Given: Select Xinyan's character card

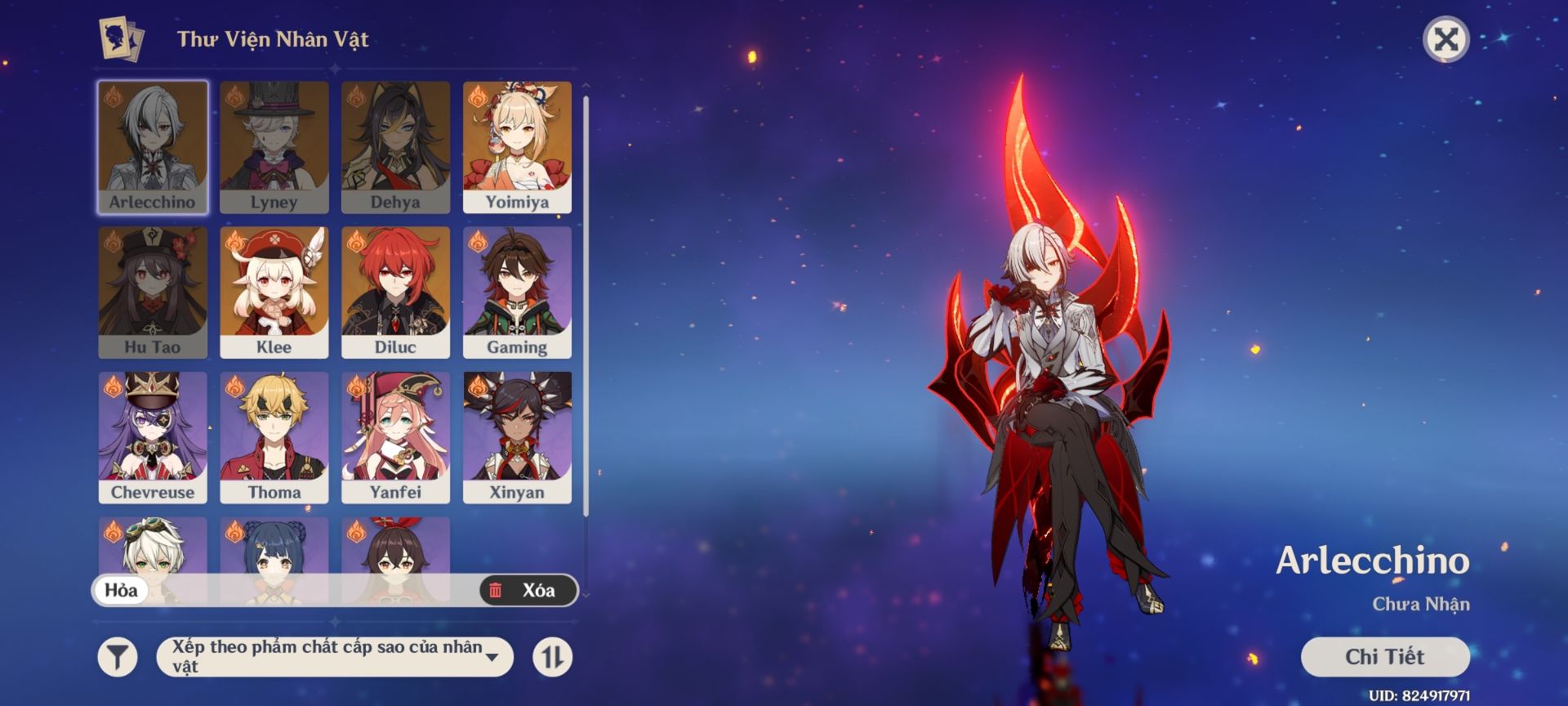Looking at the screenshot, I should [x=517, y=438].
